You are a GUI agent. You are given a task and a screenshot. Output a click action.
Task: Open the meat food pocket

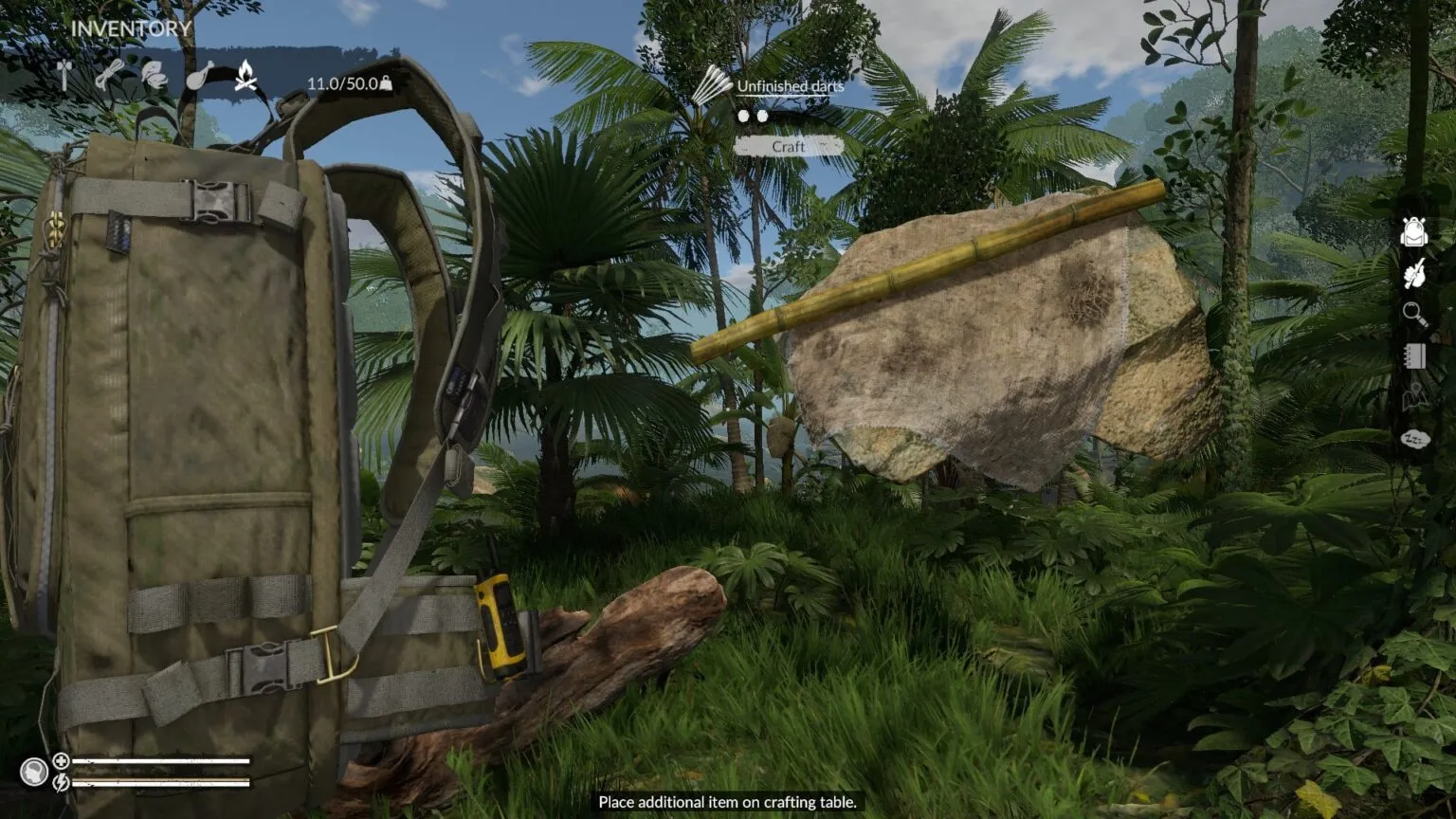pos(199,75)
